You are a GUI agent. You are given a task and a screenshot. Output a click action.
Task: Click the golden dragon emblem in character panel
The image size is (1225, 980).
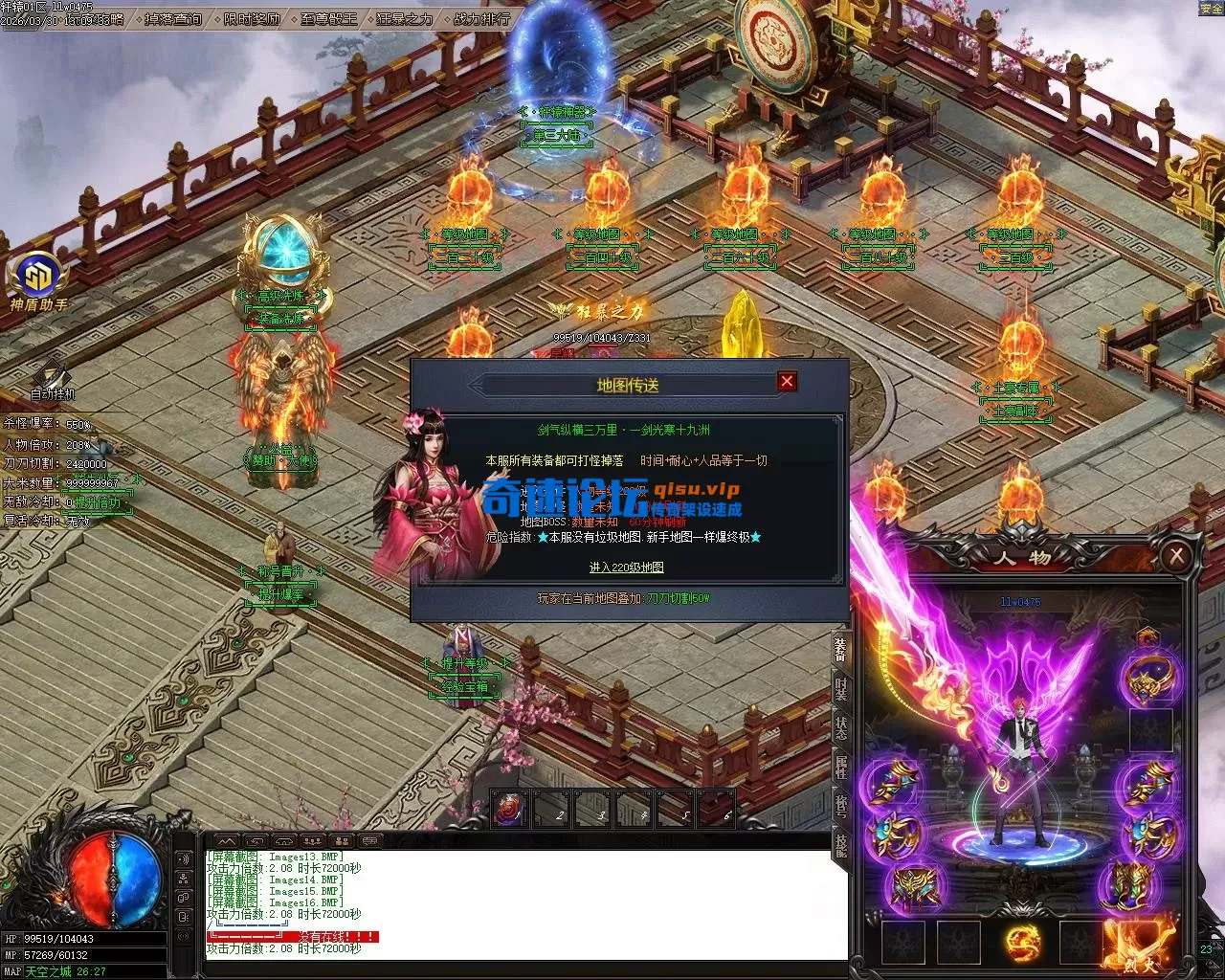(x=1022, y=942)
